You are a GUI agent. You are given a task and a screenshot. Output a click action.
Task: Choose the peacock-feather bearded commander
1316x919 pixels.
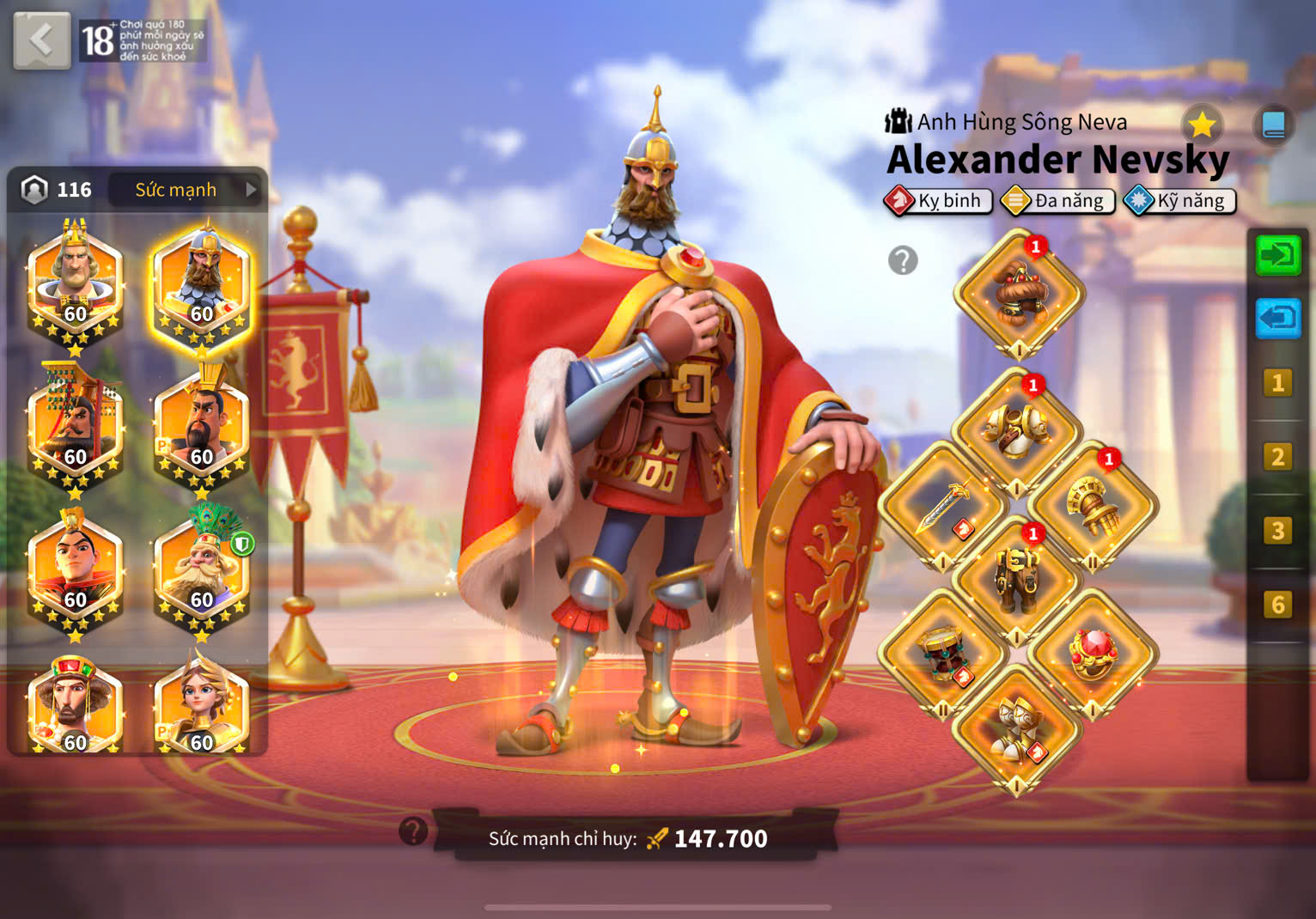pyautogui.click(x=201, y=568)
